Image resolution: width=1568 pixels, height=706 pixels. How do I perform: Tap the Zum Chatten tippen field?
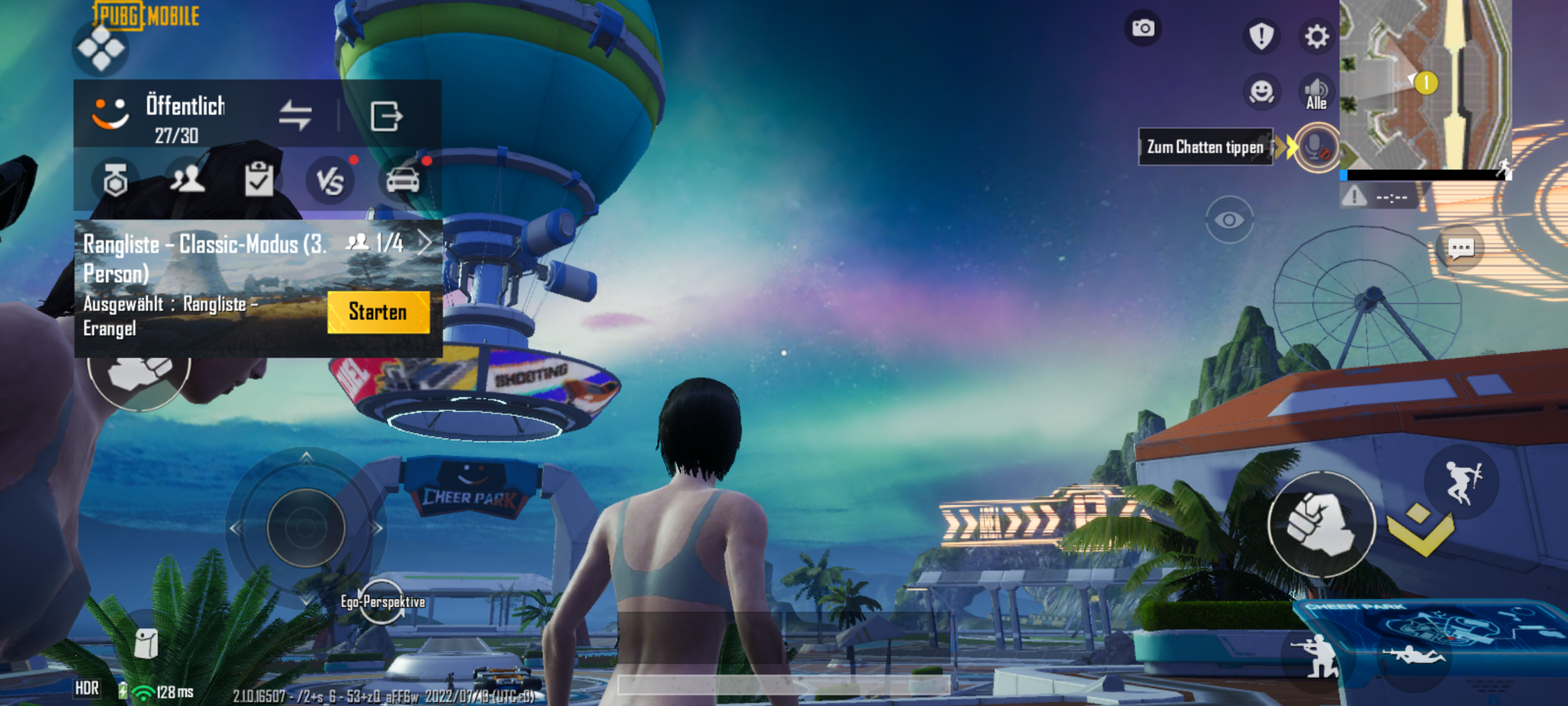(1205, 147)
